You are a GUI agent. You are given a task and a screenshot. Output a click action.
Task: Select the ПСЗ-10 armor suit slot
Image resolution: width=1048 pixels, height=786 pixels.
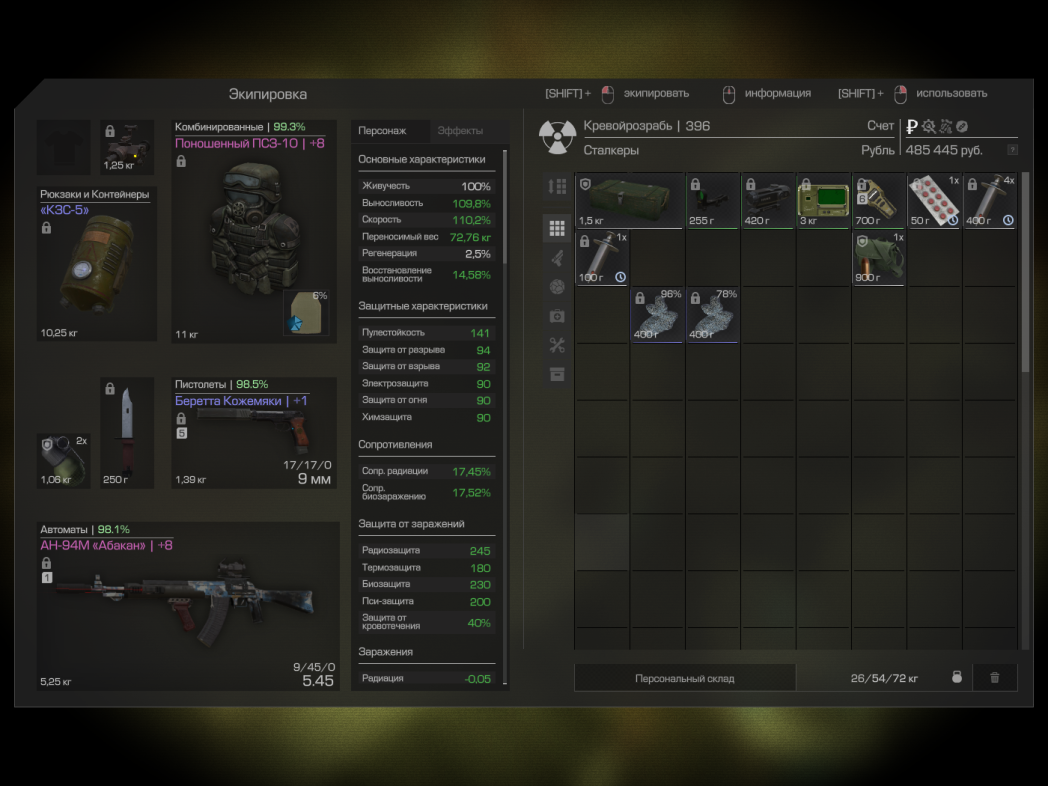[x=254, y=231]
